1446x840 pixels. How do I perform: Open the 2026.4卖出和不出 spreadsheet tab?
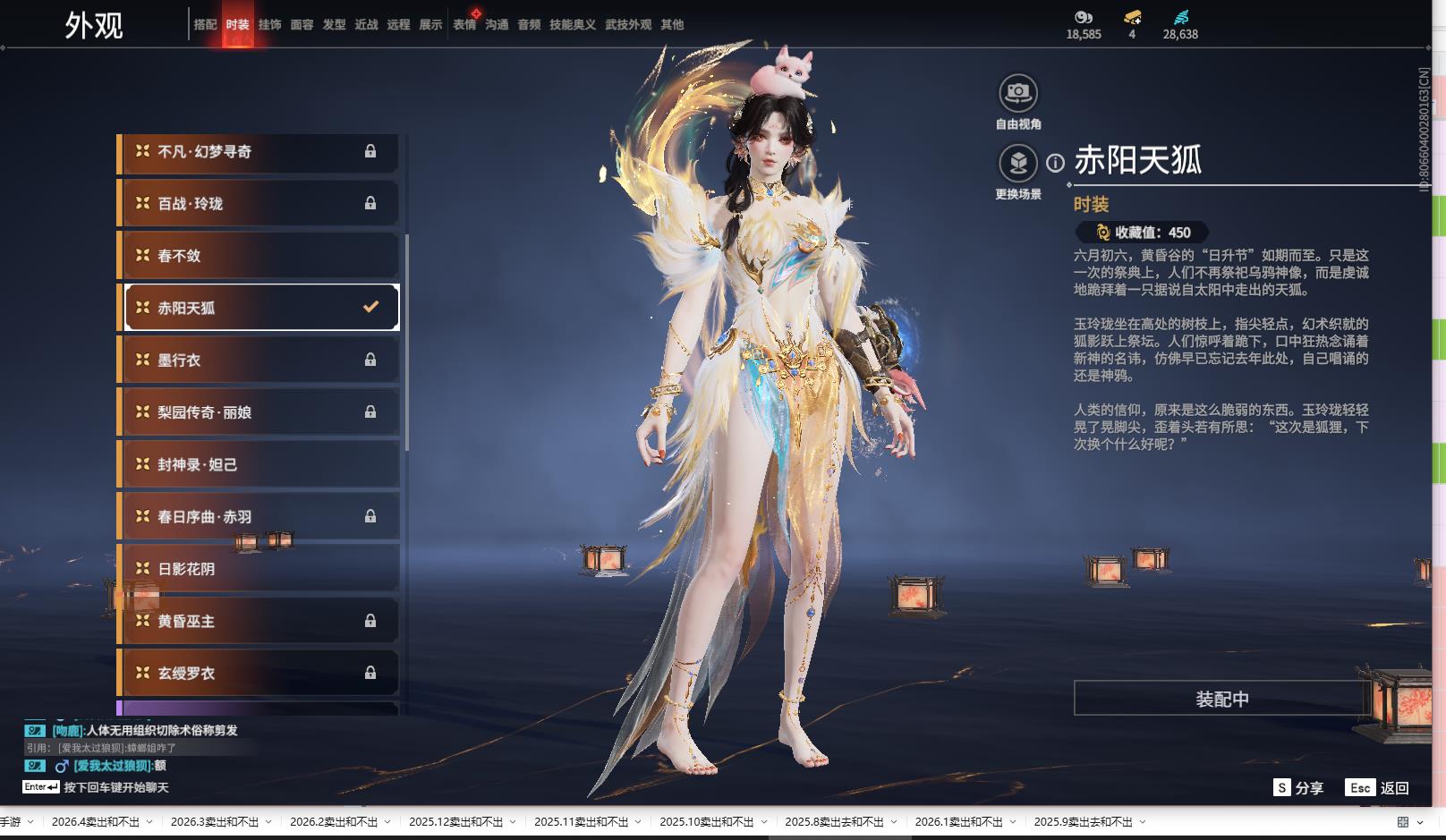click(96, 822)
